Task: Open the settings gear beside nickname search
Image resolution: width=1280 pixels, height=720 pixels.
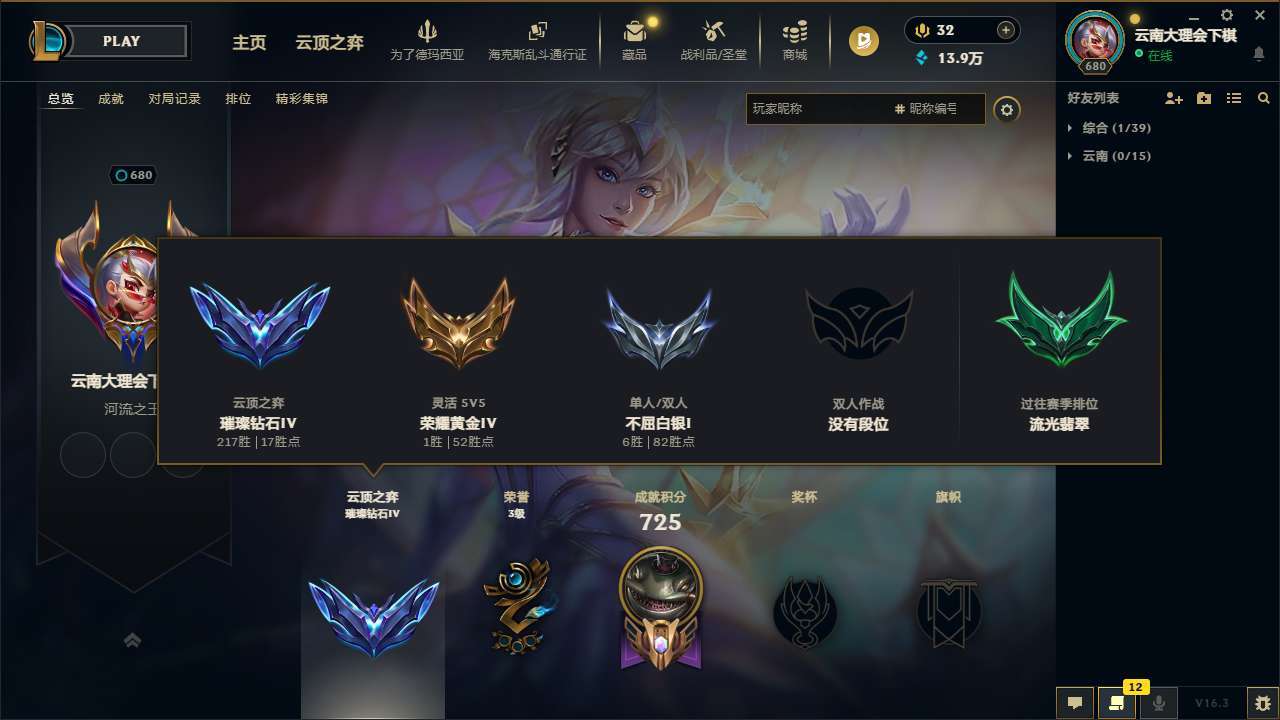Action: coord(1008,110)
